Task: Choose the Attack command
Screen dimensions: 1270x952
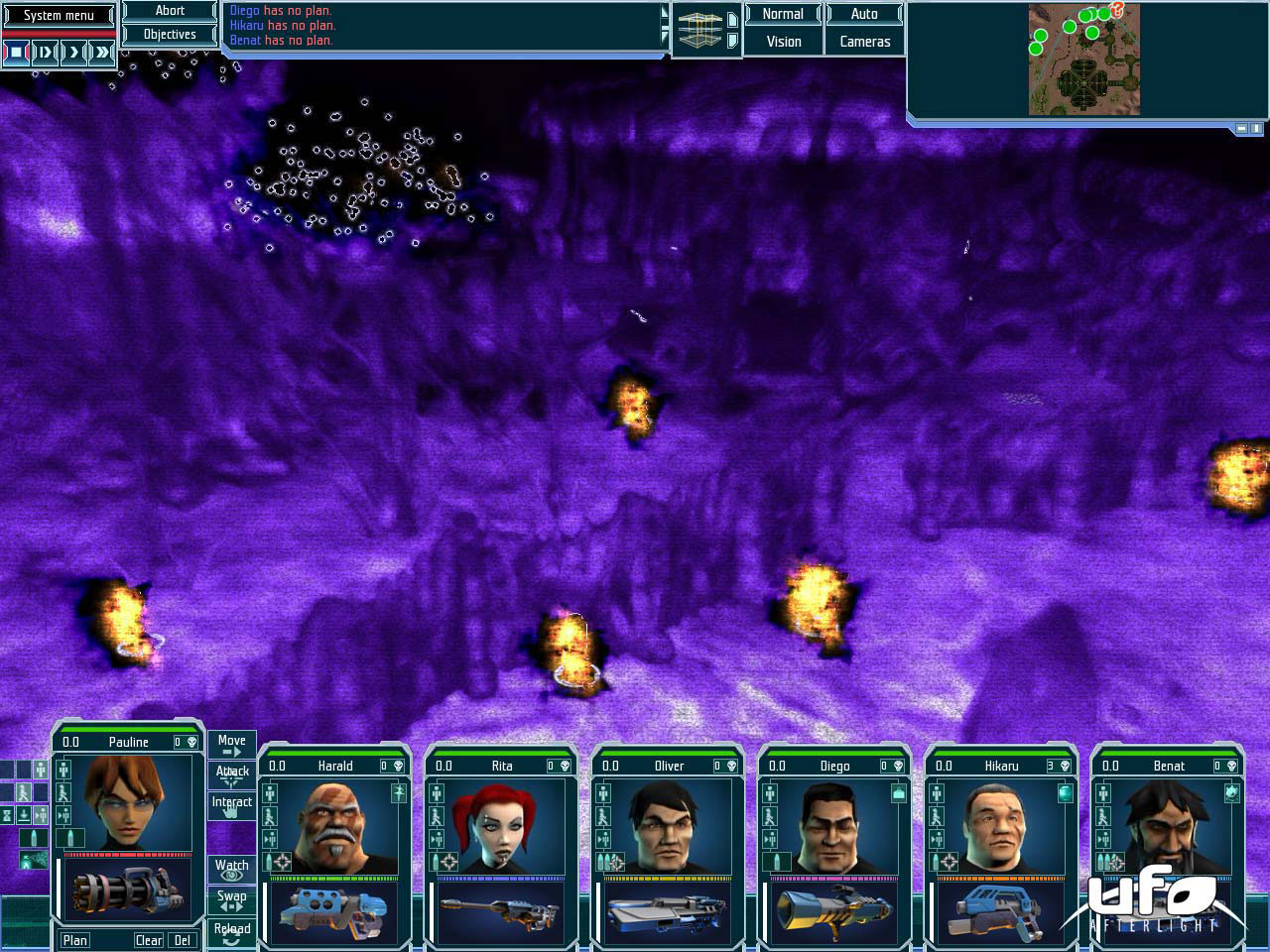Action: [231, 773]
